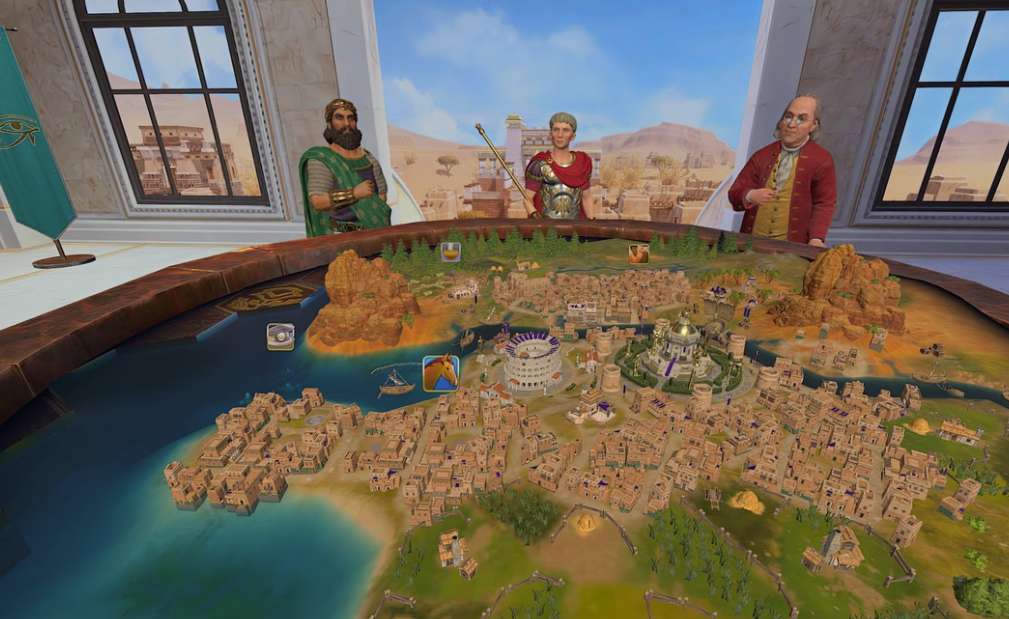Click the orange resource icon above the city

pos(638,254)
